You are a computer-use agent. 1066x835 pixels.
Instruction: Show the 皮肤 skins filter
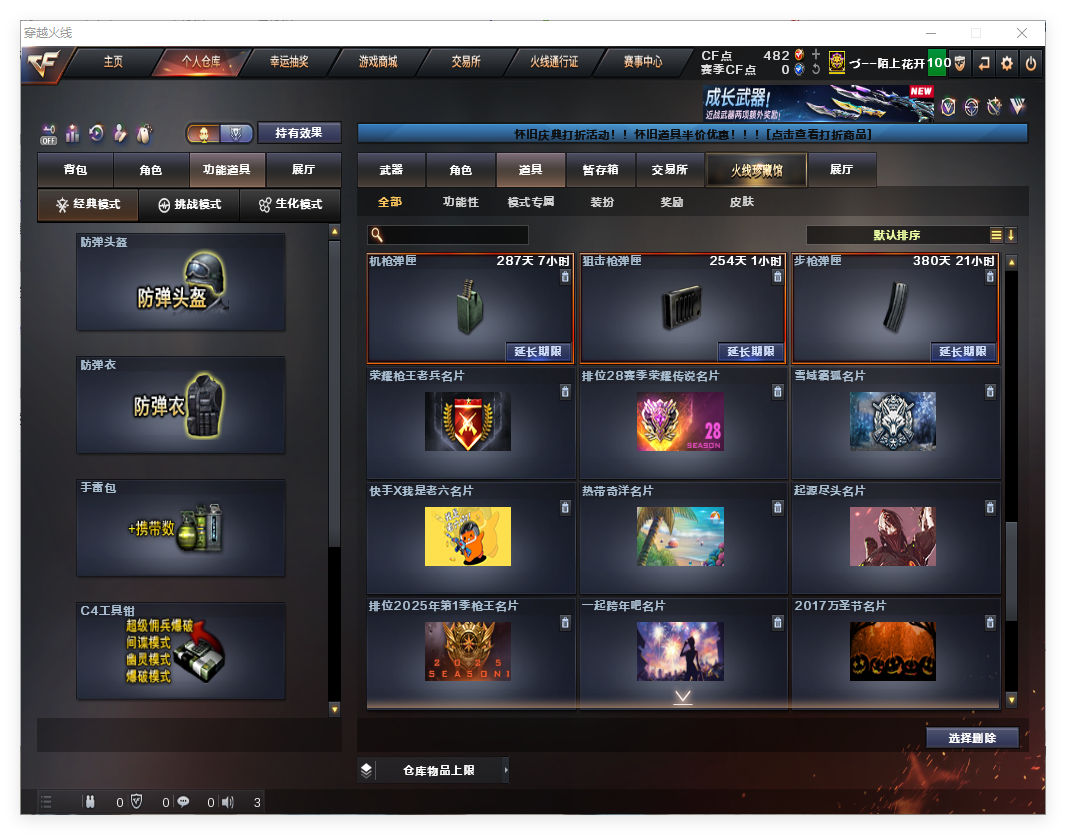tap(741, 202)
